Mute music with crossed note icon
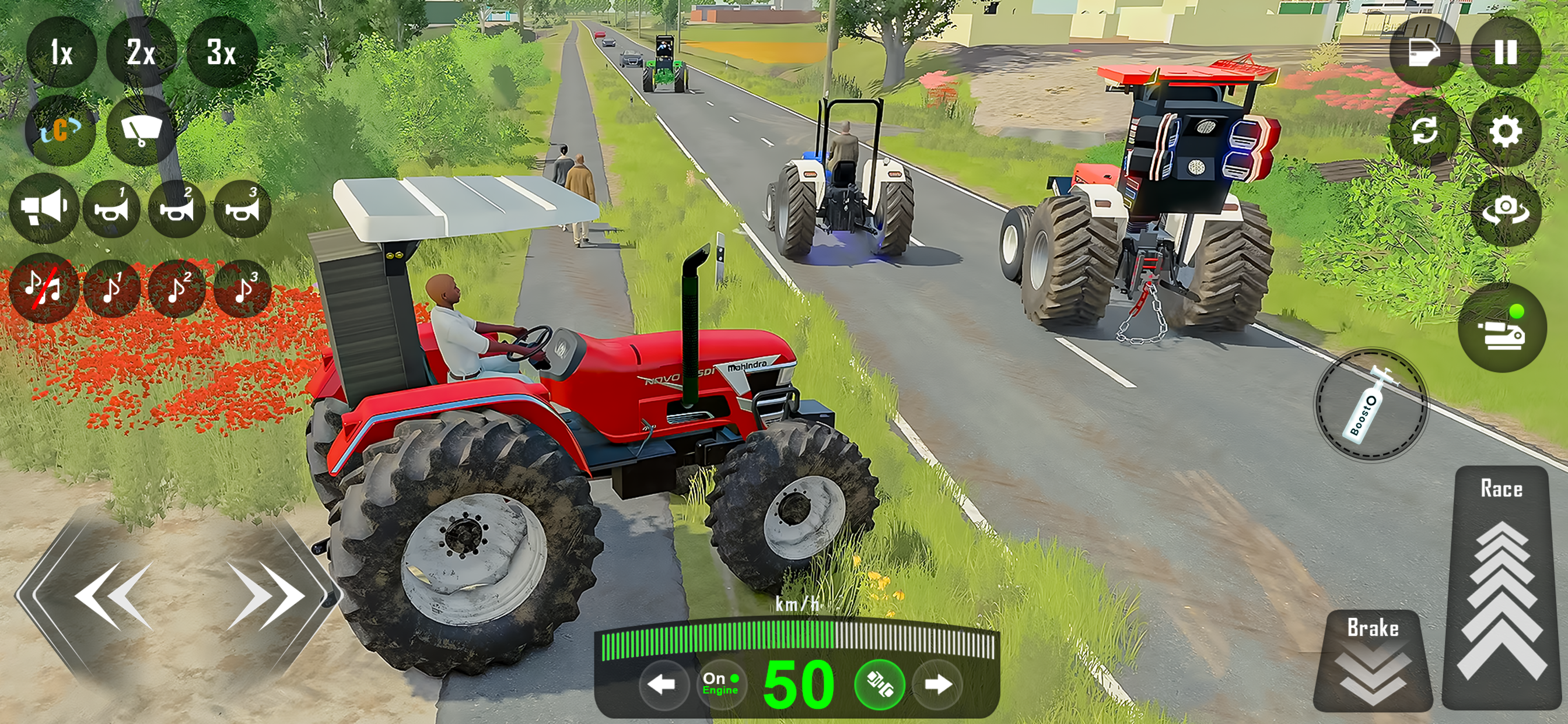This screenshot has height=724, width=1568. pyautogui.click(x=44, y=290)
